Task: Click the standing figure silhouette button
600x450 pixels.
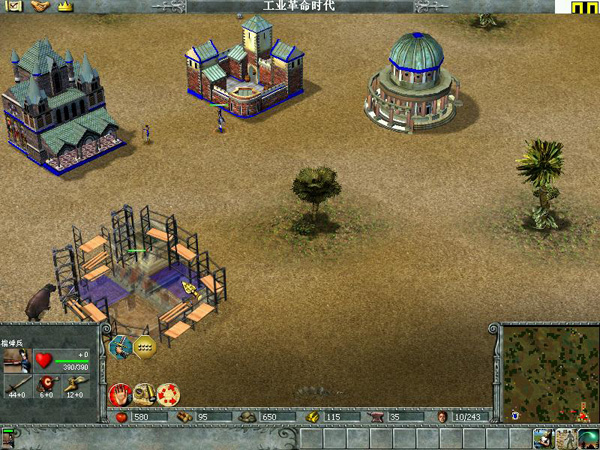Action: tap(566, 437)
